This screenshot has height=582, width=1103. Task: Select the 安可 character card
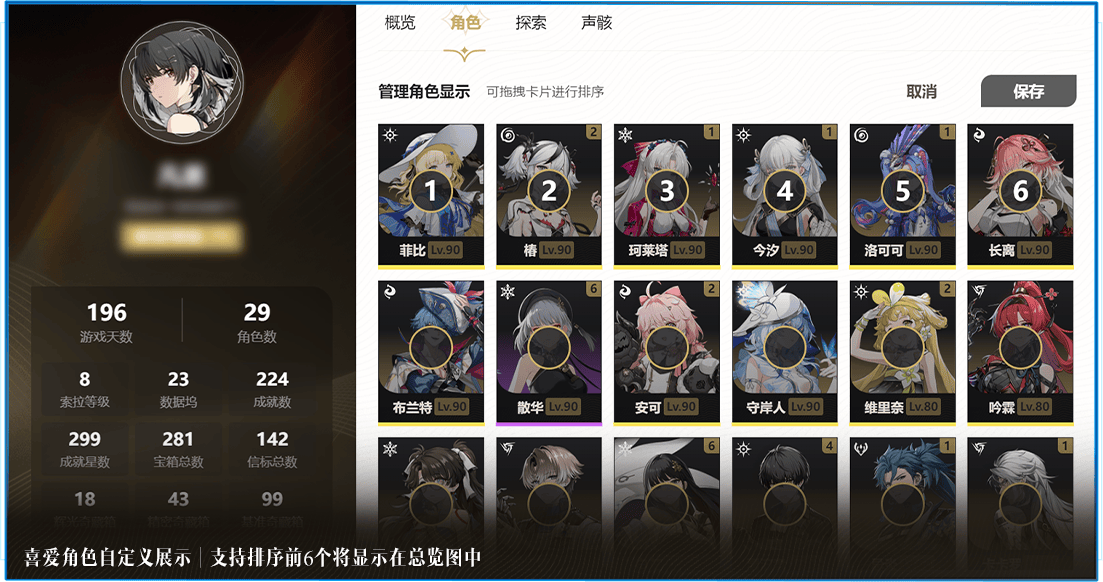[x=667, y=350]
